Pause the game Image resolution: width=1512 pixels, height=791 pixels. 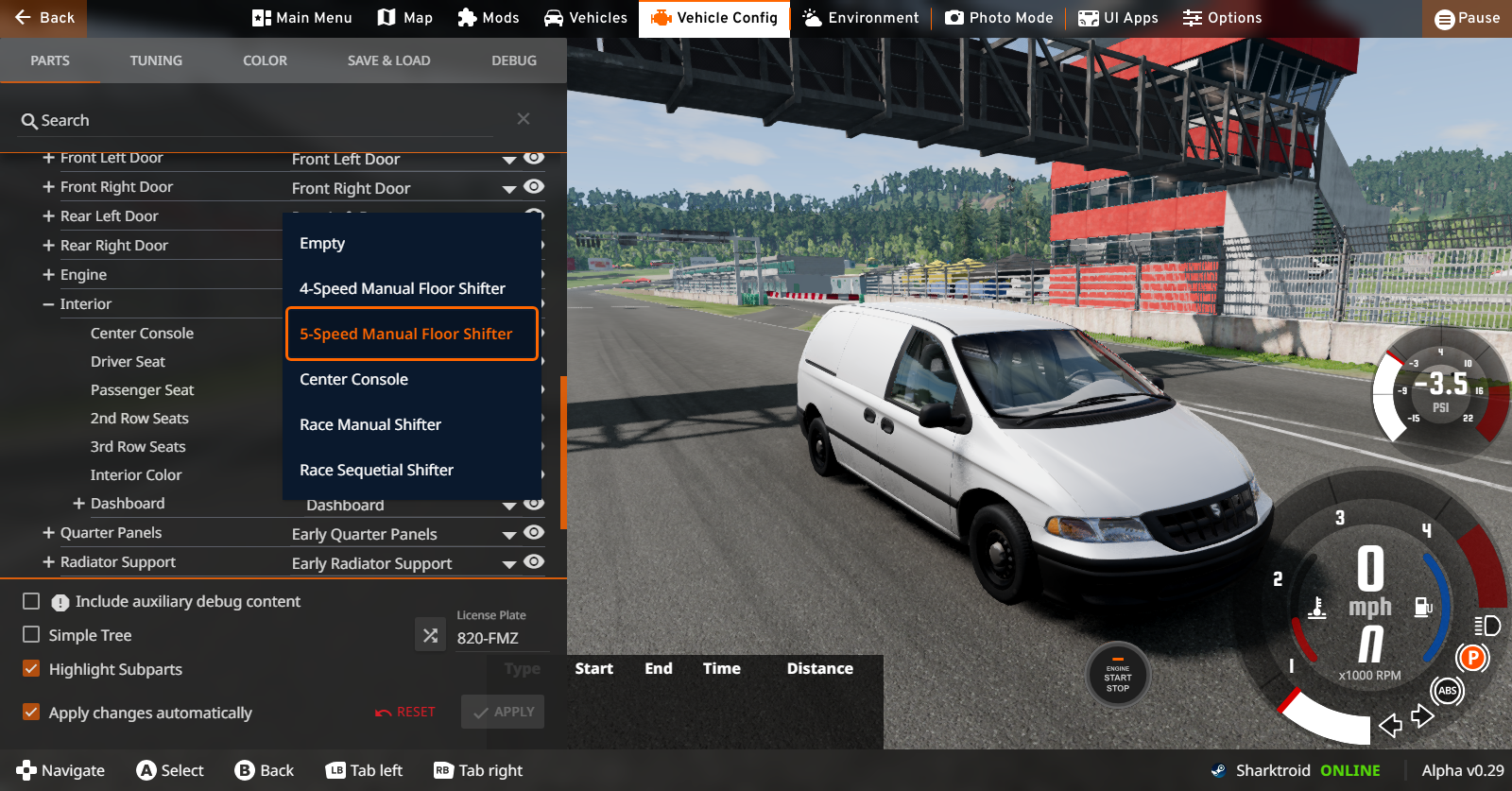(x=1467, y=18)
